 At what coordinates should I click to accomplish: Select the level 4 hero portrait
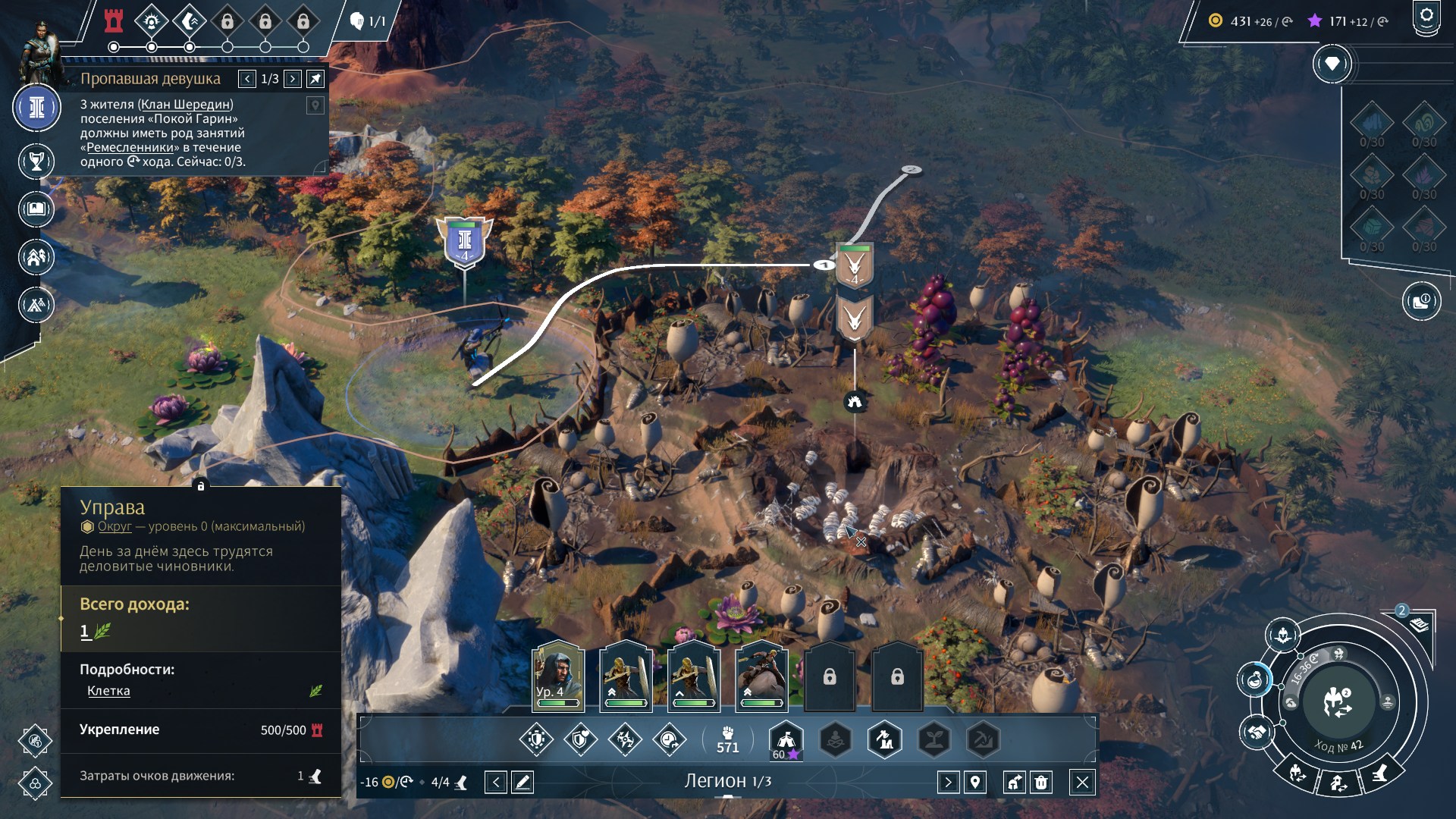coord(558,676)
